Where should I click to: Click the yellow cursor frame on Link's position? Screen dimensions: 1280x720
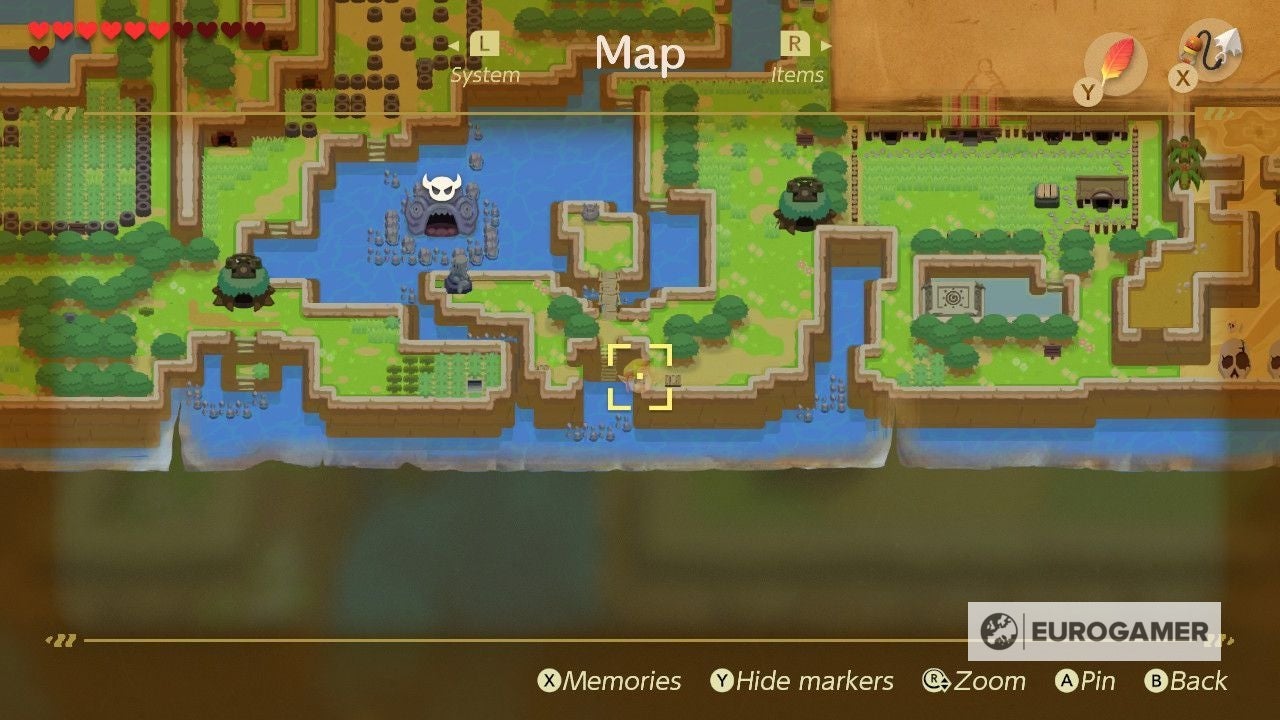(639, 378)
